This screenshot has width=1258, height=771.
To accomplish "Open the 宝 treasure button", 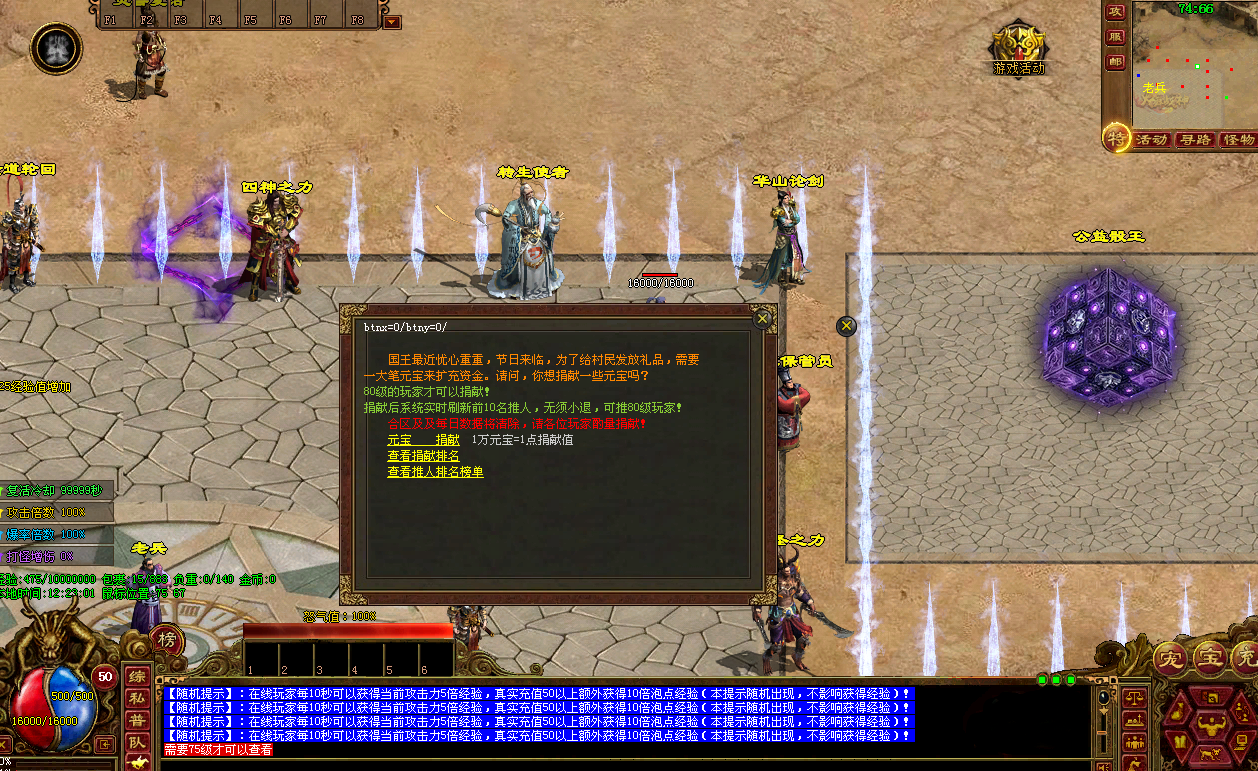I will [x=1210, y=658].
